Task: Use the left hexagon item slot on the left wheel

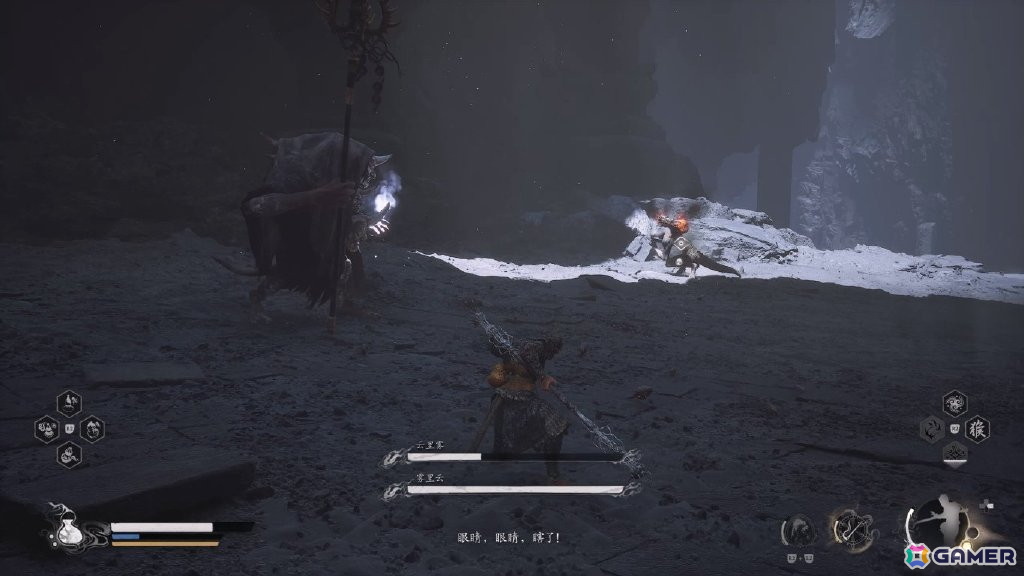Action: [x=46, y=429]
